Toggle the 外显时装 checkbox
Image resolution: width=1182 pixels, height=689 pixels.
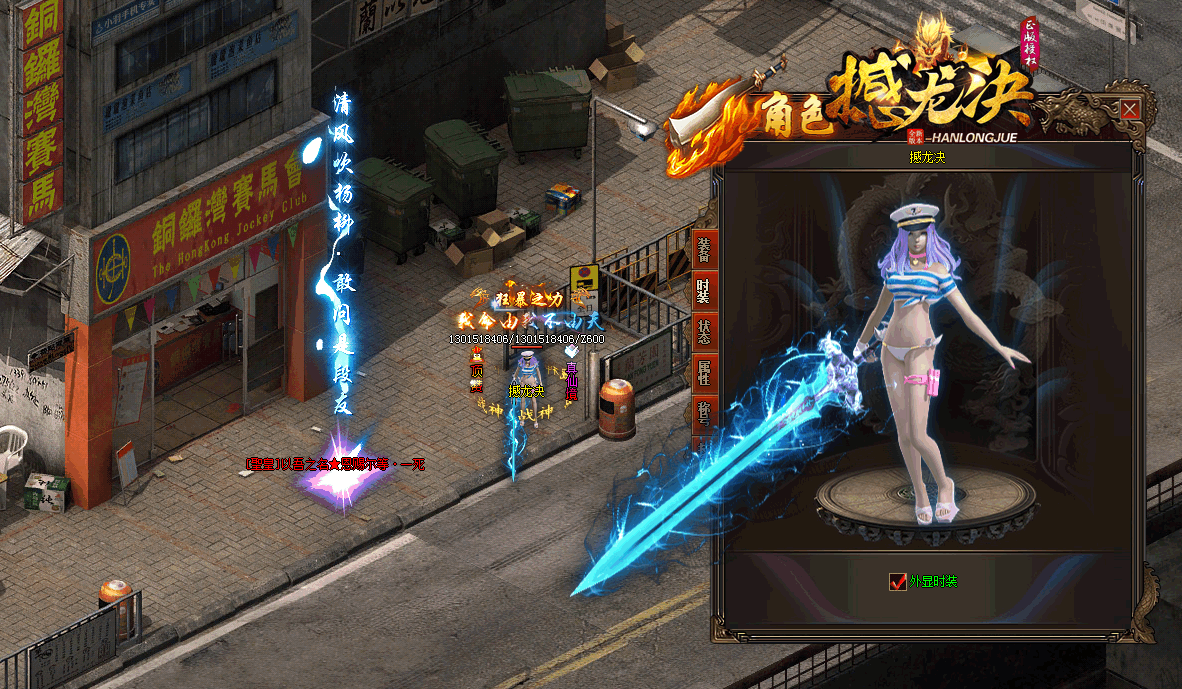pos(897,581)
